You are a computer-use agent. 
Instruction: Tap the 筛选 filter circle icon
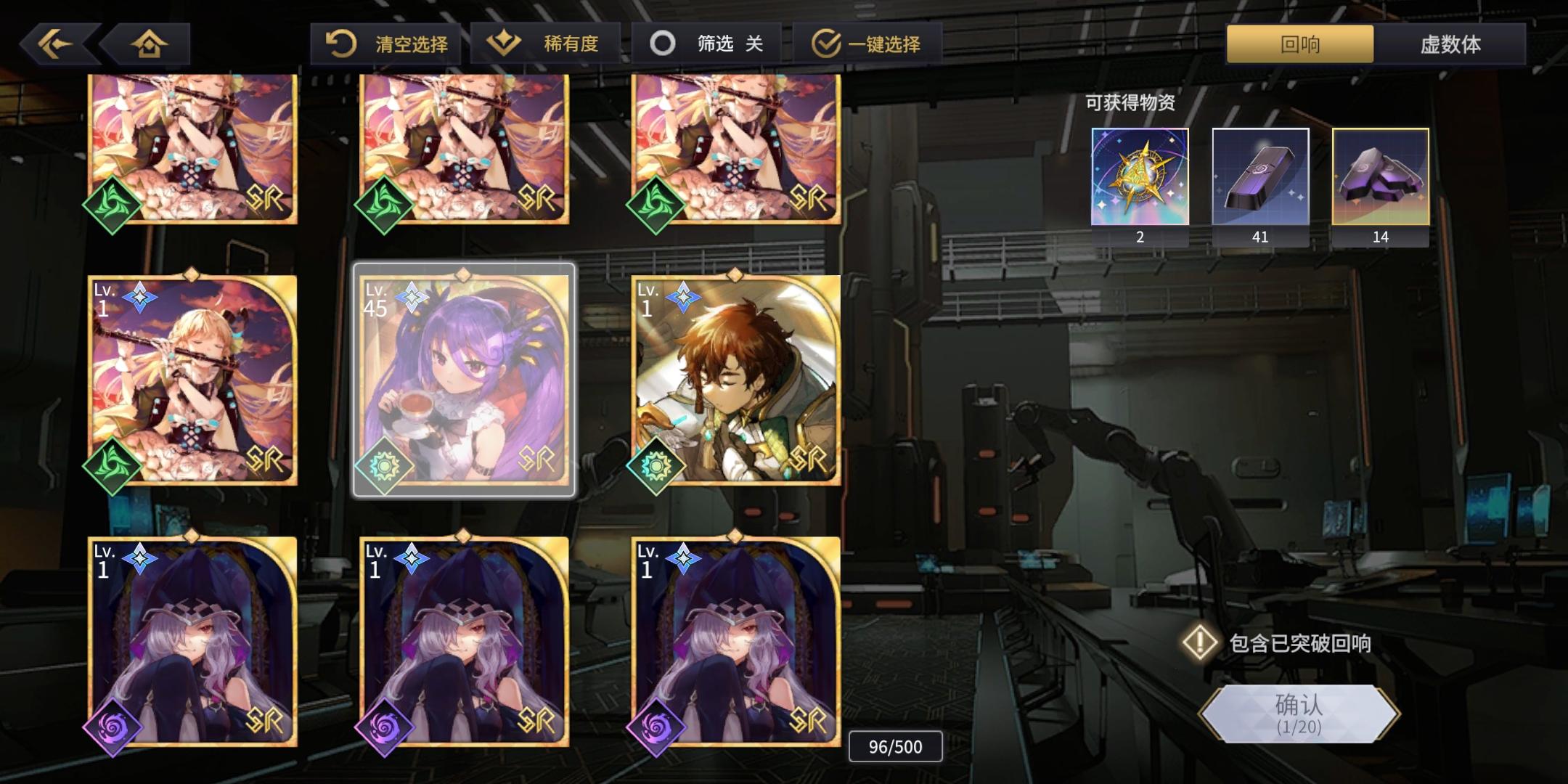point(662,42)
